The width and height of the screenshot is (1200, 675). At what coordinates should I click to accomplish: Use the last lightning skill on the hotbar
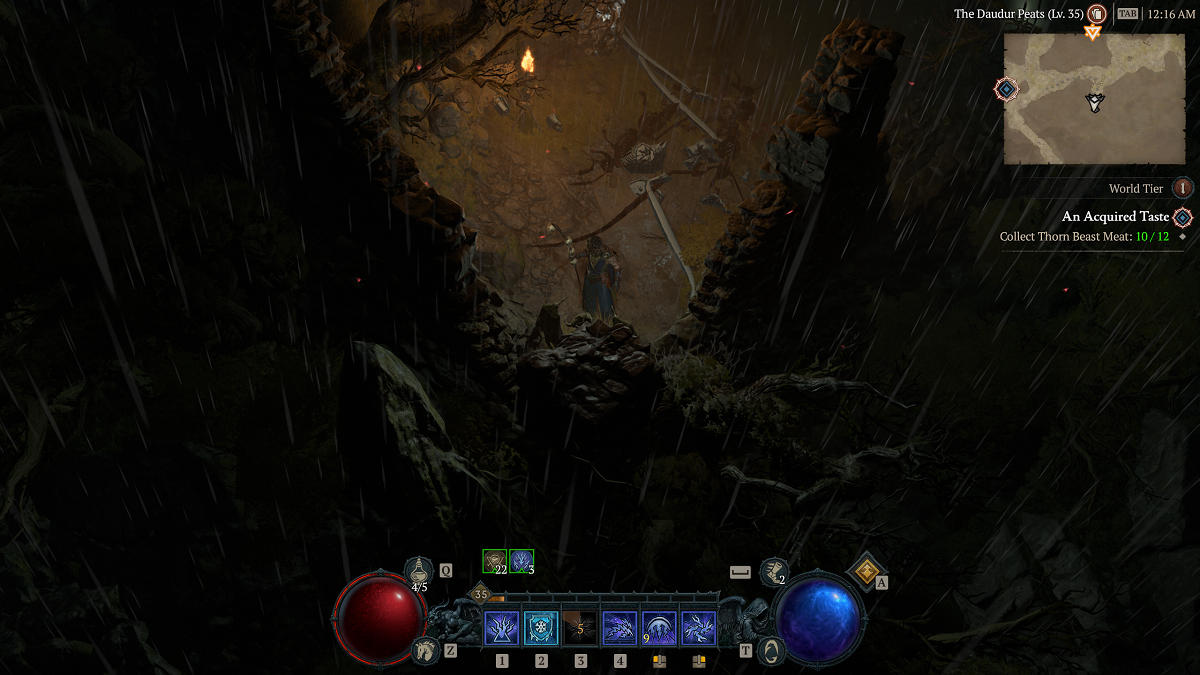click(698, 628)
